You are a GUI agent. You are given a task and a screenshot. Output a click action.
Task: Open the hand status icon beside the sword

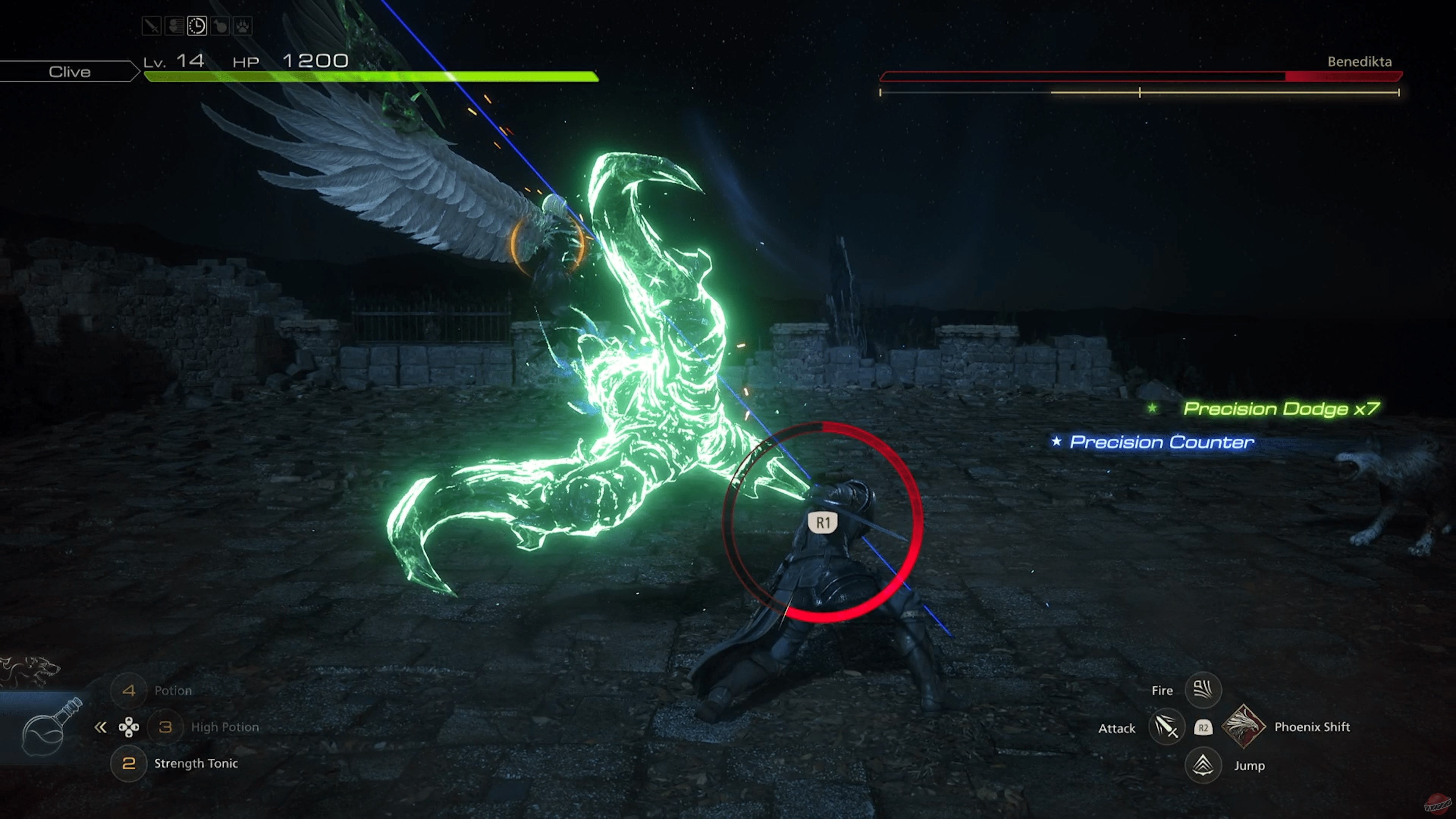(x=174, y=25)
